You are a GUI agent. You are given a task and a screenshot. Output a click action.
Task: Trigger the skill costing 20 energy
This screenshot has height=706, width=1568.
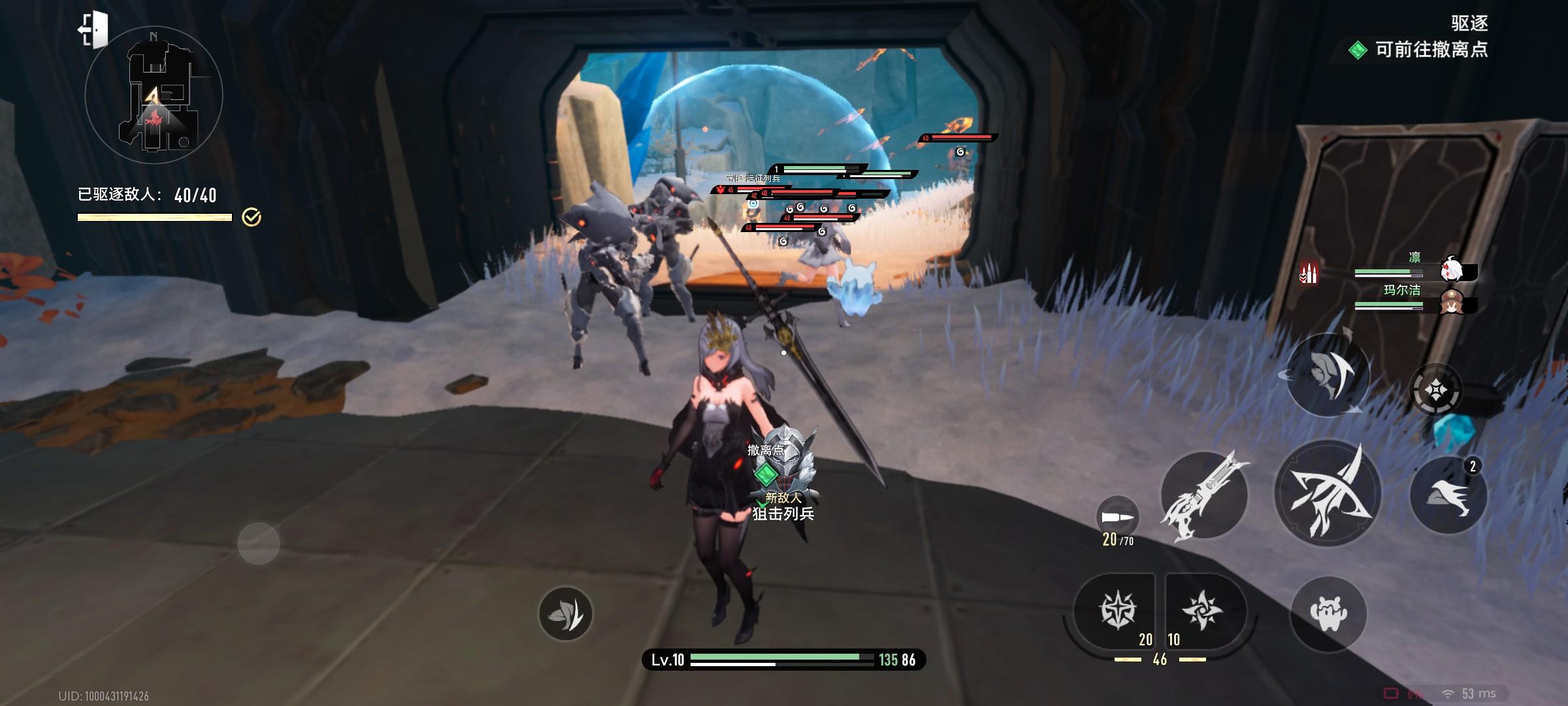pyautogui.click(x=1118, y=612)
